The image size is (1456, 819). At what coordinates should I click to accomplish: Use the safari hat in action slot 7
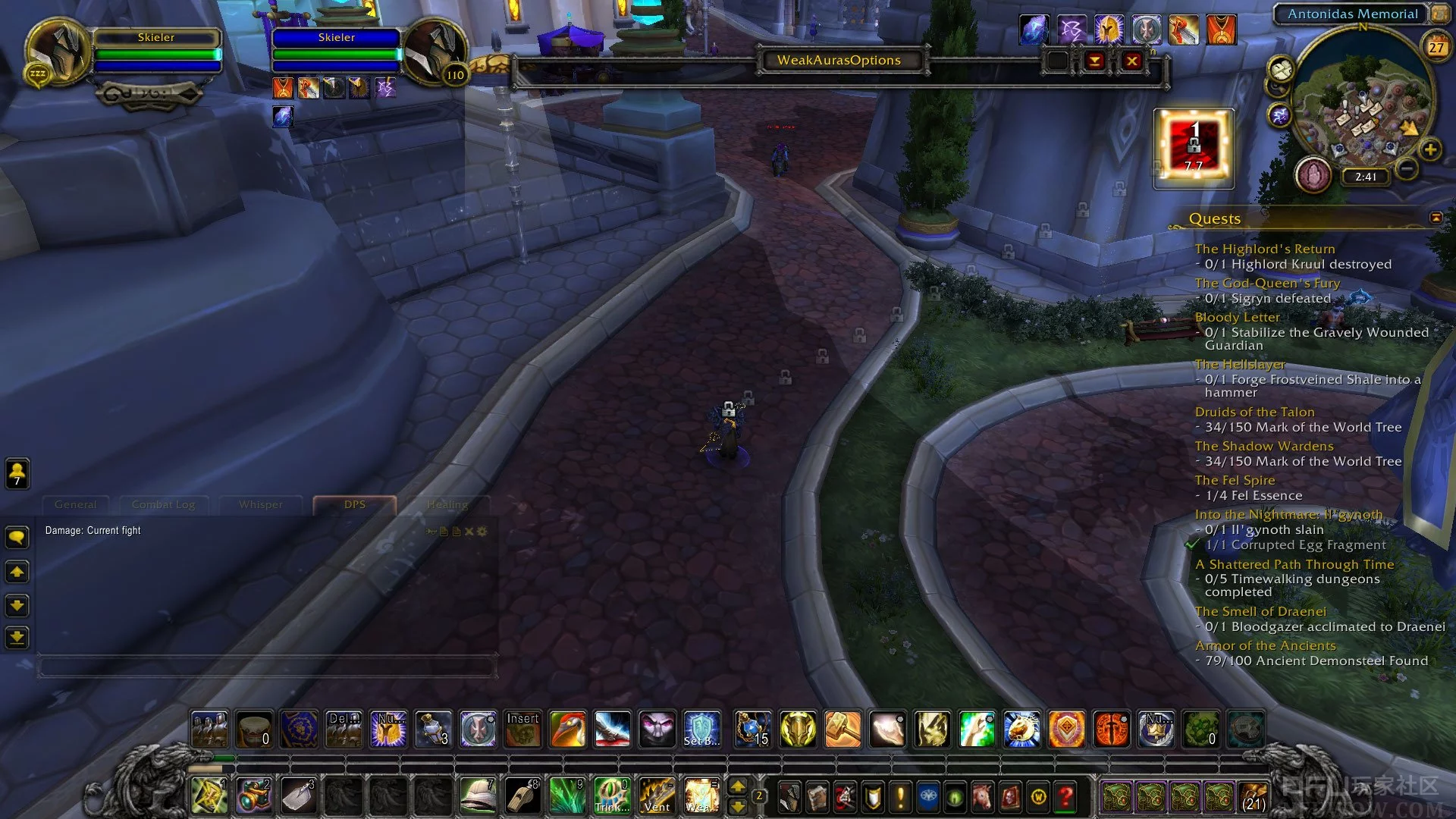[478, 796]
